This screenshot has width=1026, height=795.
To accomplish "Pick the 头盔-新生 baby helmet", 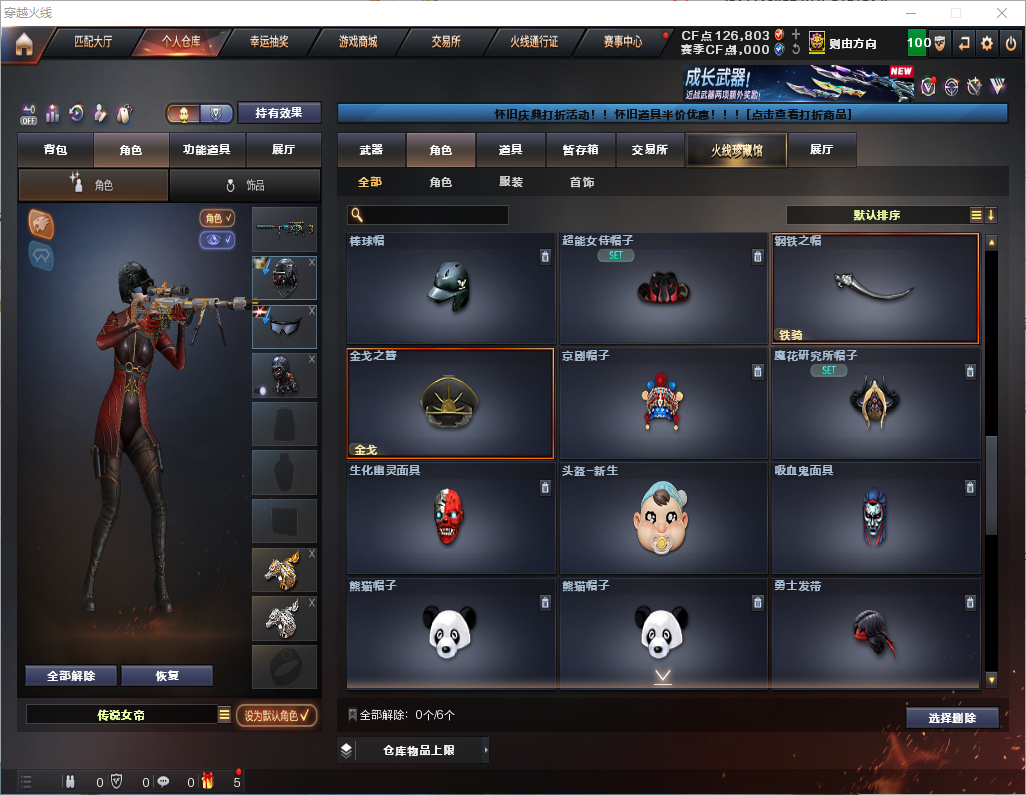I will pyautogui.click(x=661, y=518).
